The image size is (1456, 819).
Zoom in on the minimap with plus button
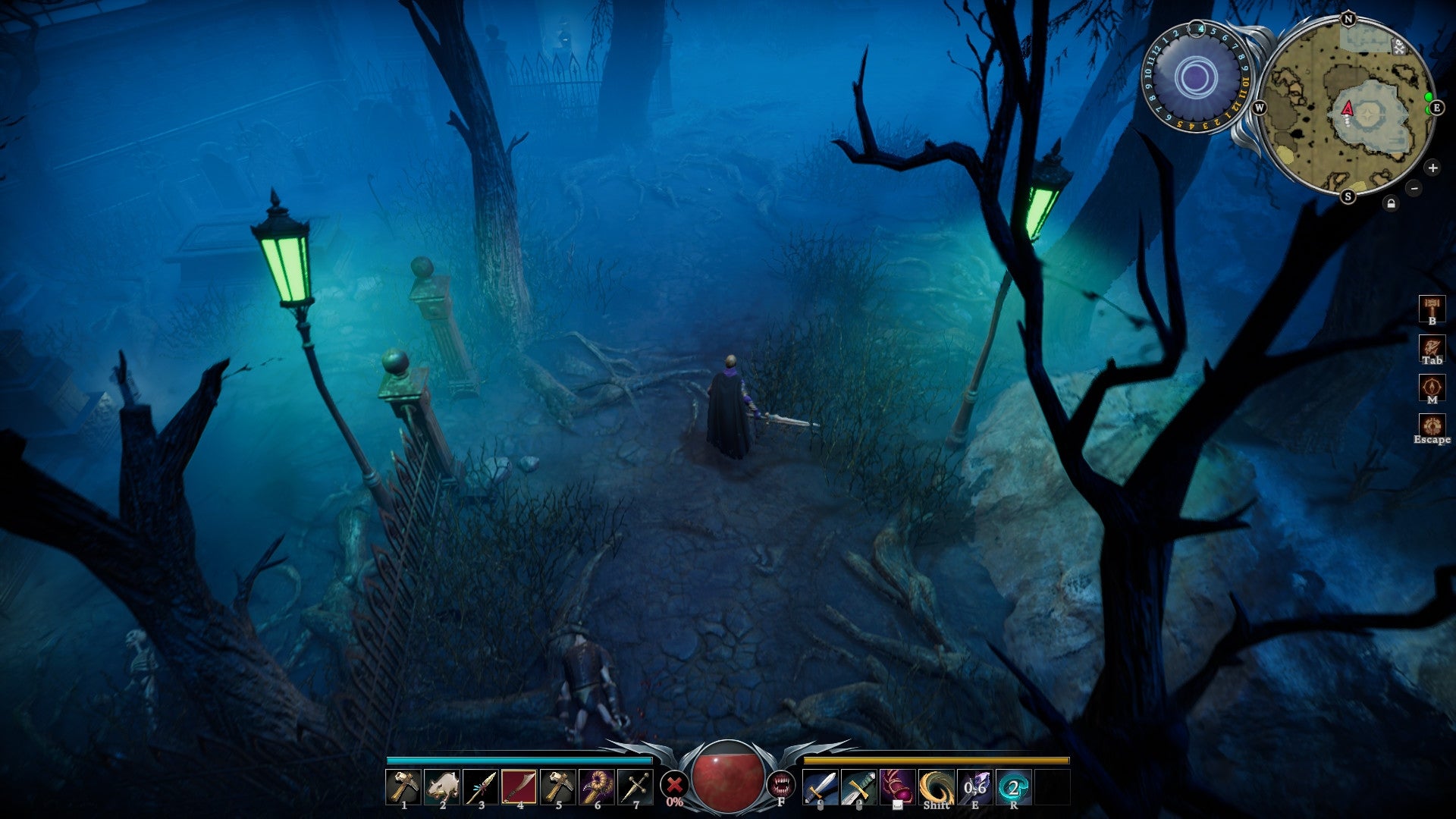[x=1433, y=168]
